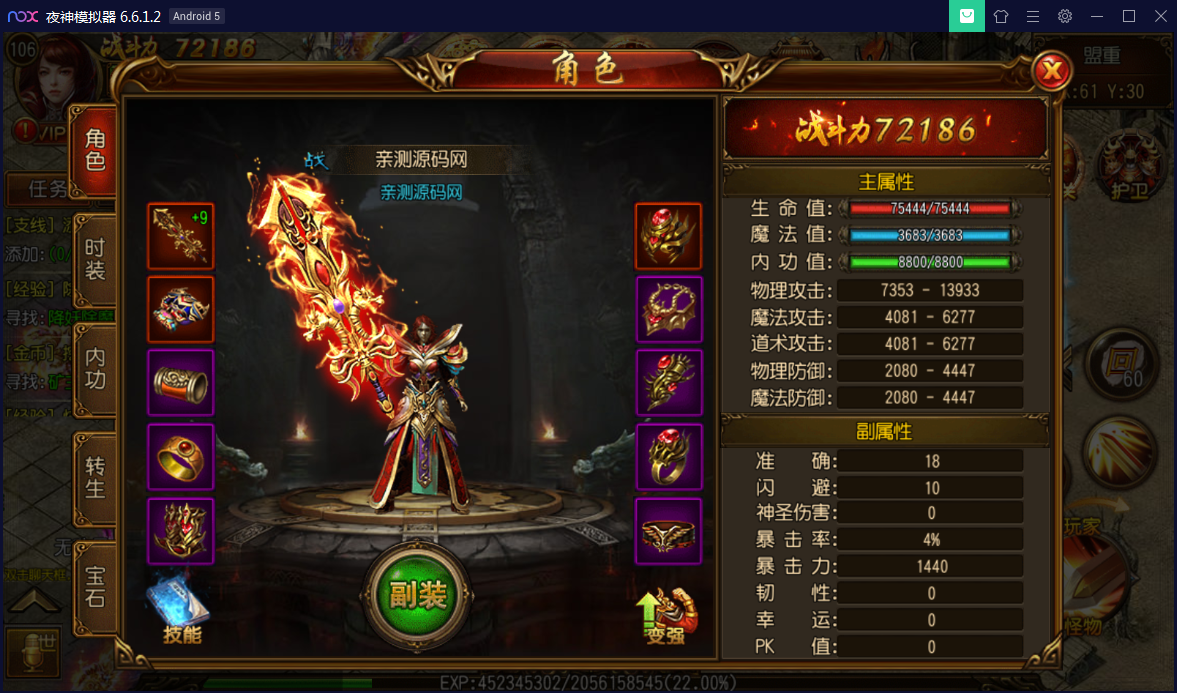
Task: Close the character panel with the X
Action: pyautogui.click(x=1051, y=71)
